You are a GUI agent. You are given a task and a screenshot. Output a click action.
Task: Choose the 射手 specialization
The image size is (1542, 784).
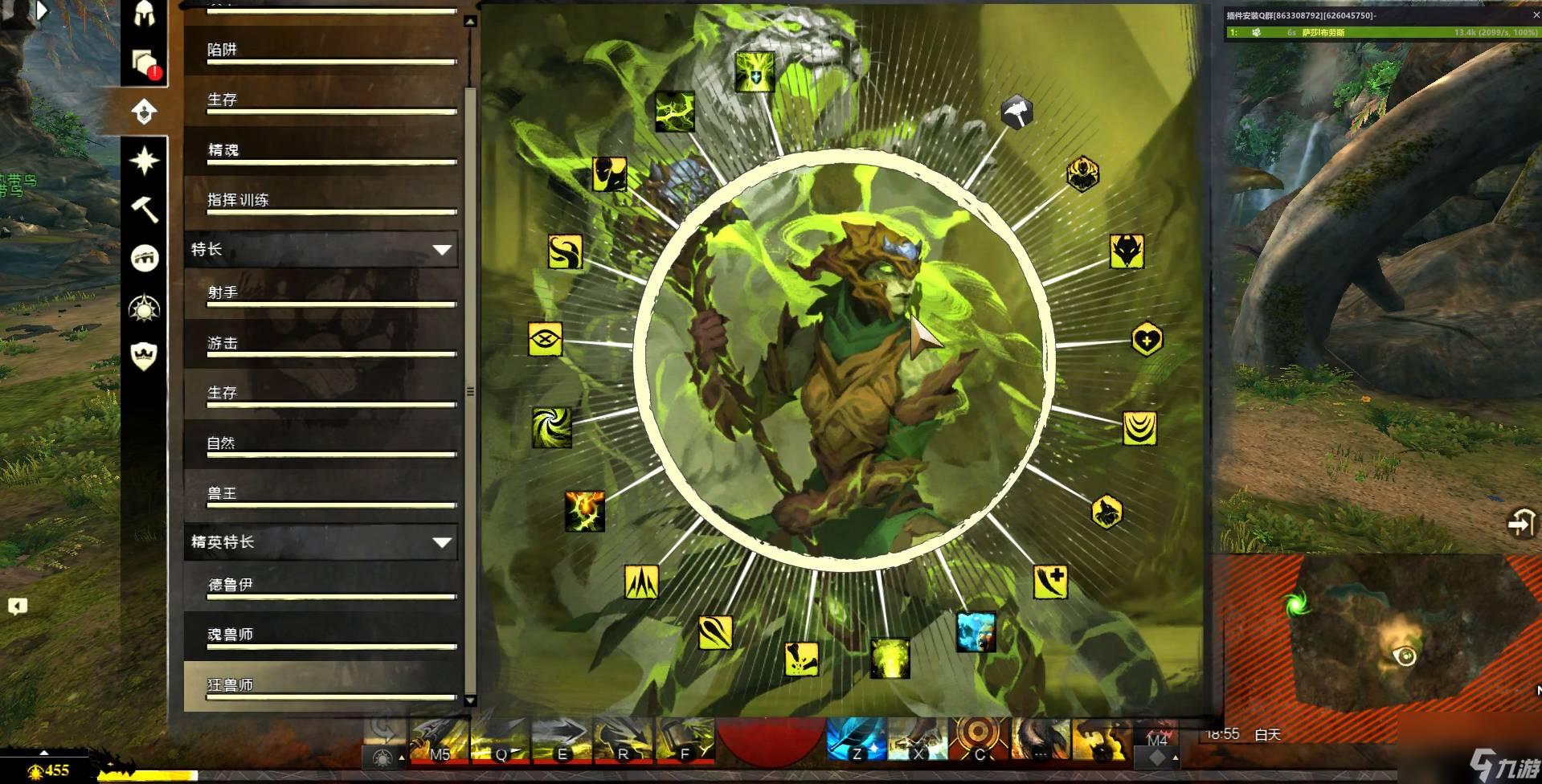[x=321, y=294]
